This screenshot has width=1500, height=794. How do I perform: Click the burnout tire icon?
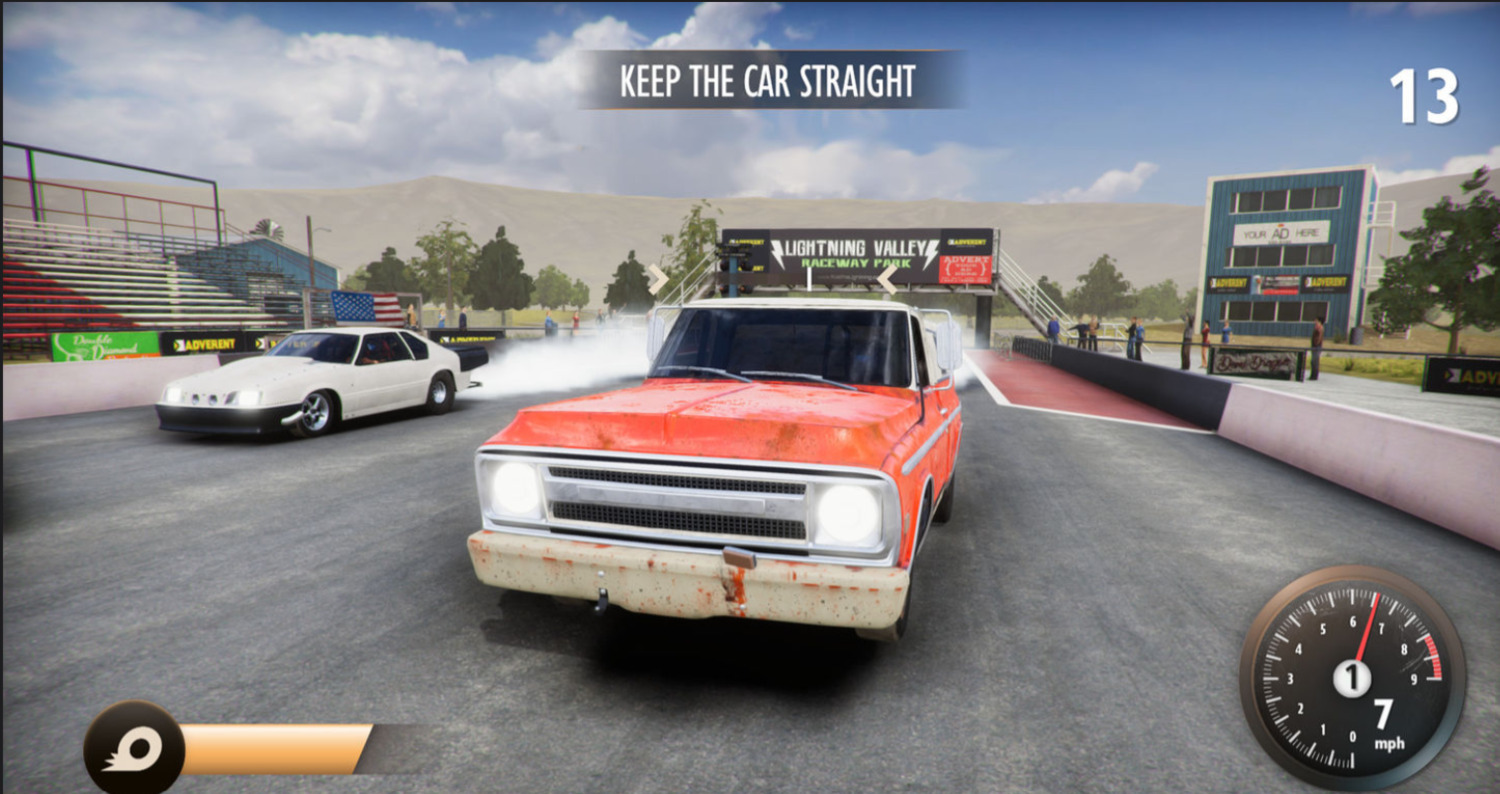pos(133,749)
